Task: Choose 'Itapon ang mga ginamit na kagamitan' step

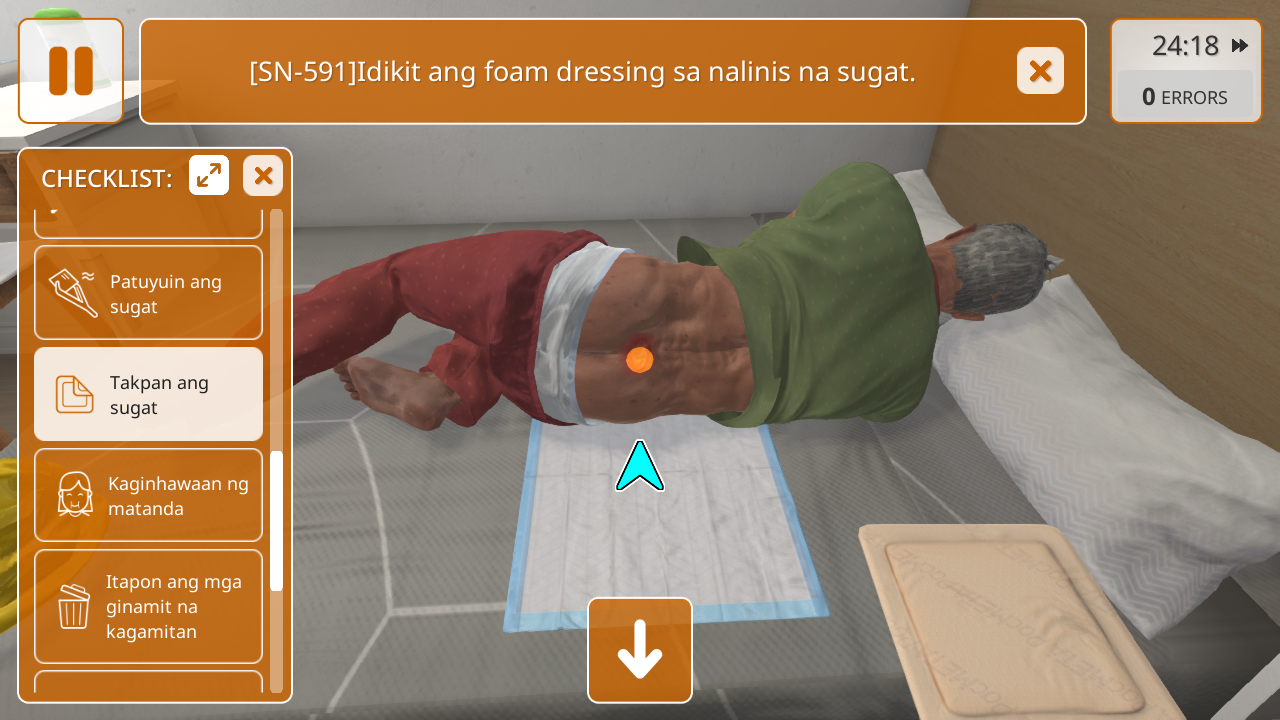Action: 148,606
